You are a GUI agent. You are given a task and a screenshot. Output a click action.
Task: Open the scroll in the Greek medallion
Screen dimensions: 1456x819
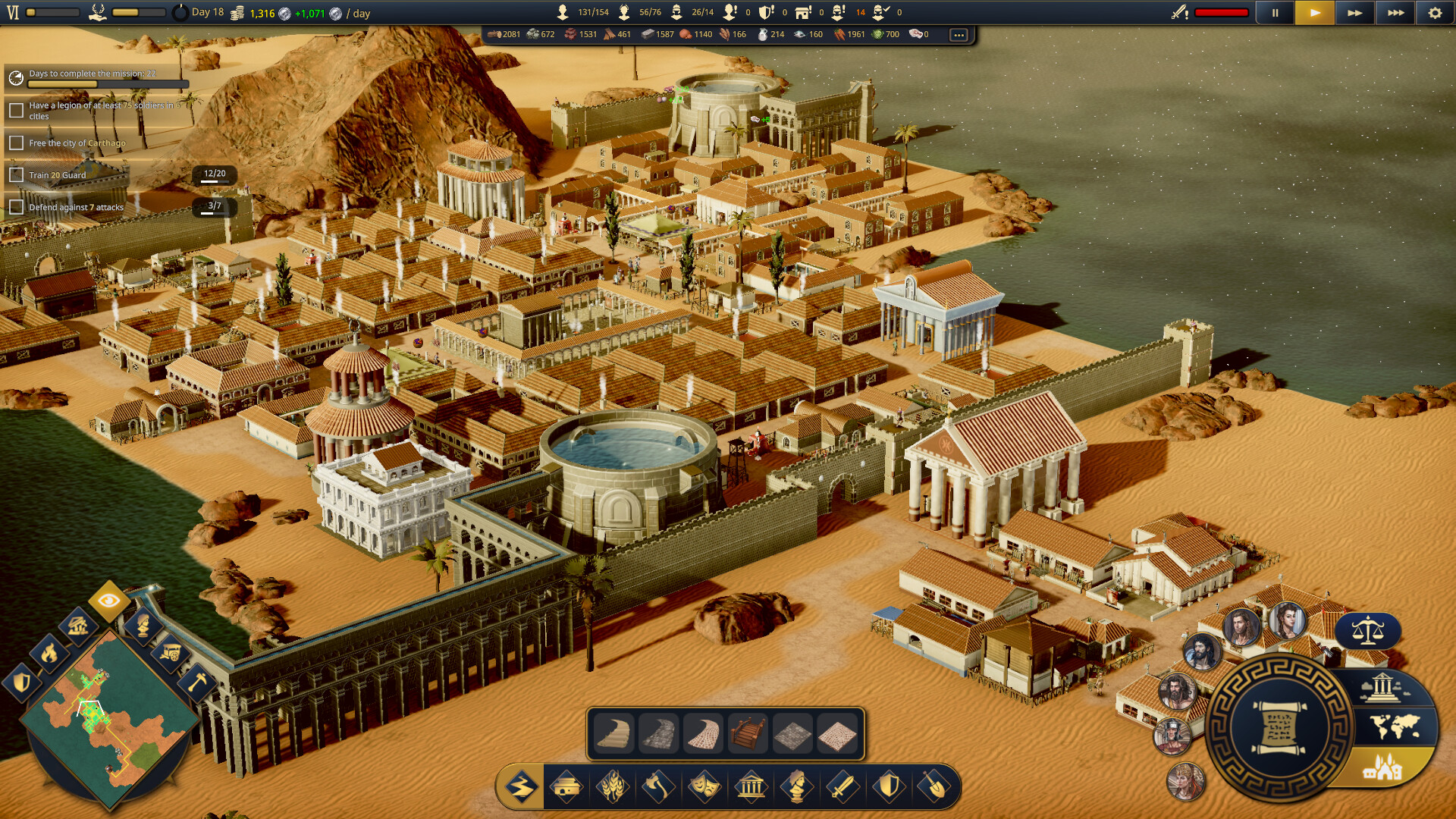1279,730
